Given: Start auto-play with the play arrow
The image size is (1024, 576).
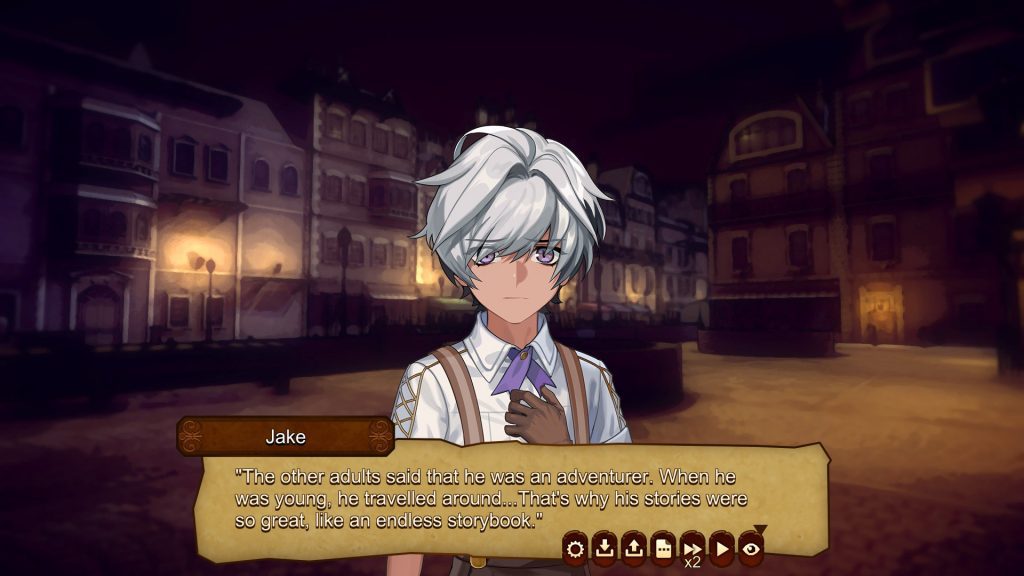Looking at the screenshot, I should point(721,547).
